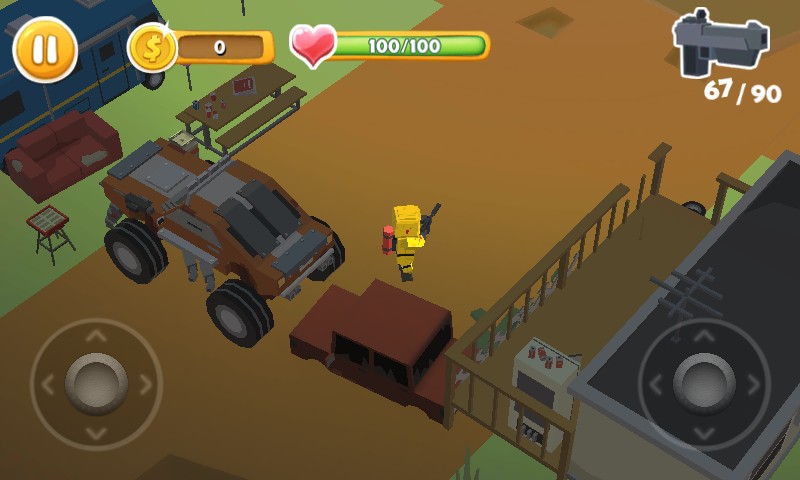Click the left movement joystick knob
The width and height of the screenshot is (800, 480).
[x=96, y=383]
